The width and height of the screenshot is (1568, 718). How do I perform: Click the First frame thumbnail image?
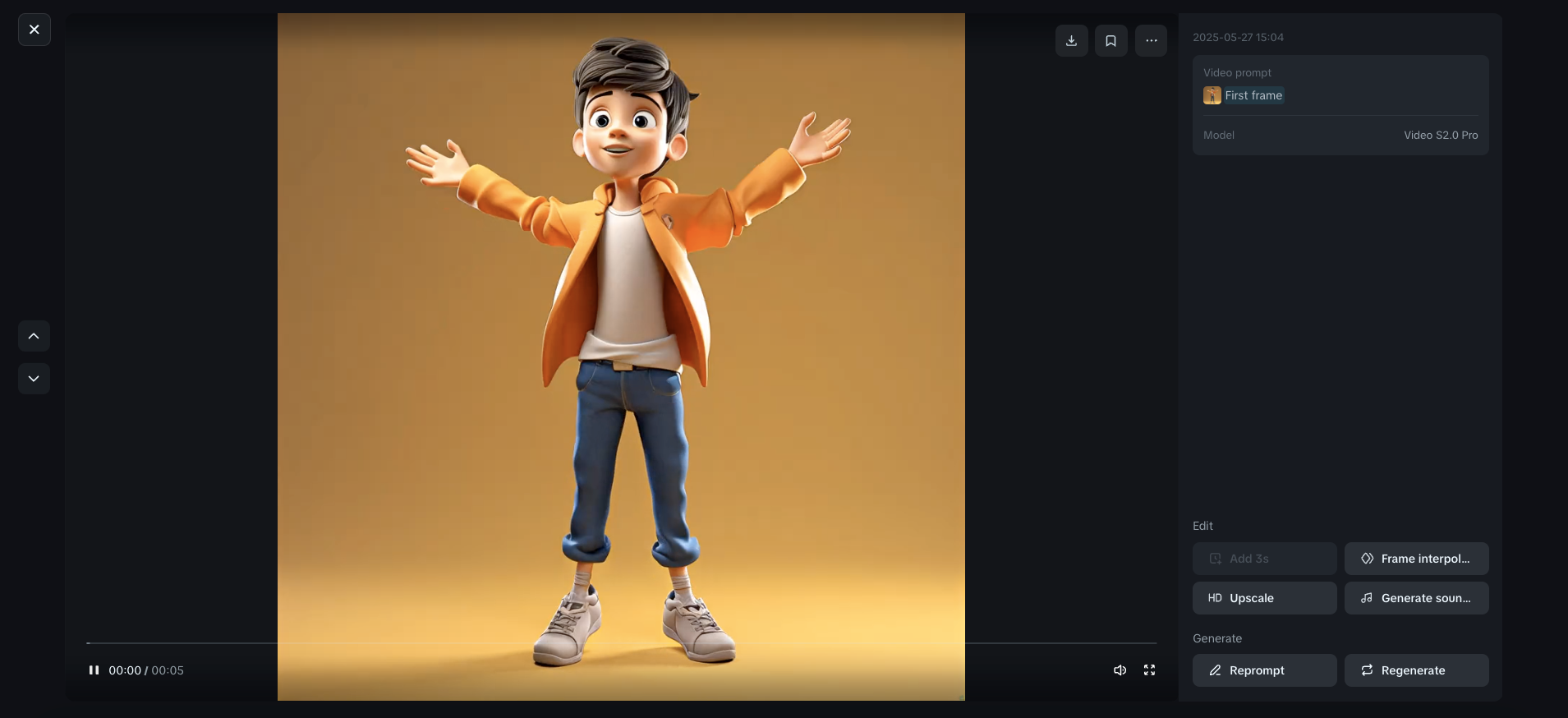tap(1212, 94)
